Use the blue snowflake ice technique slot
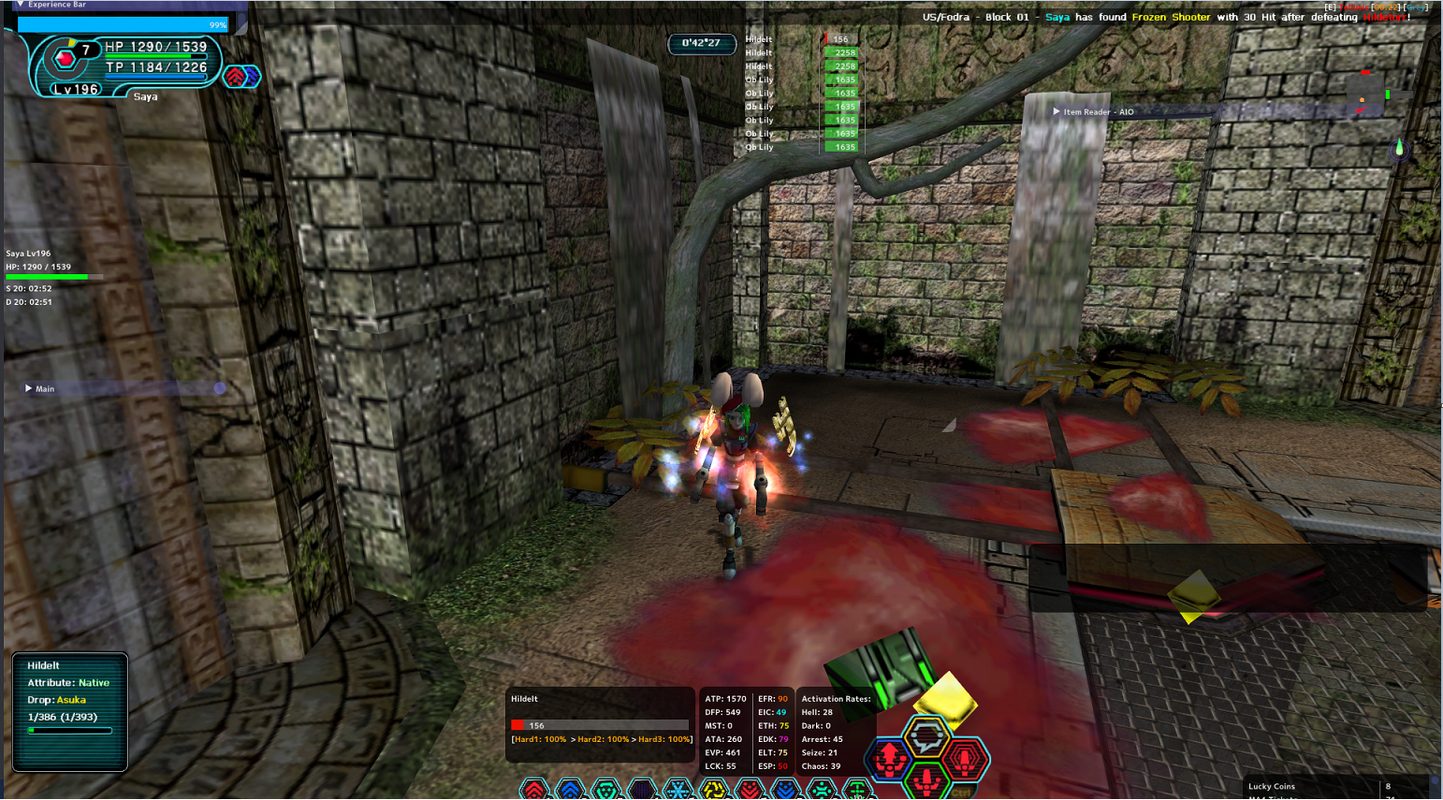This screenshot has height=800, width=1443. pyautogui.click(x=678, y=791)
